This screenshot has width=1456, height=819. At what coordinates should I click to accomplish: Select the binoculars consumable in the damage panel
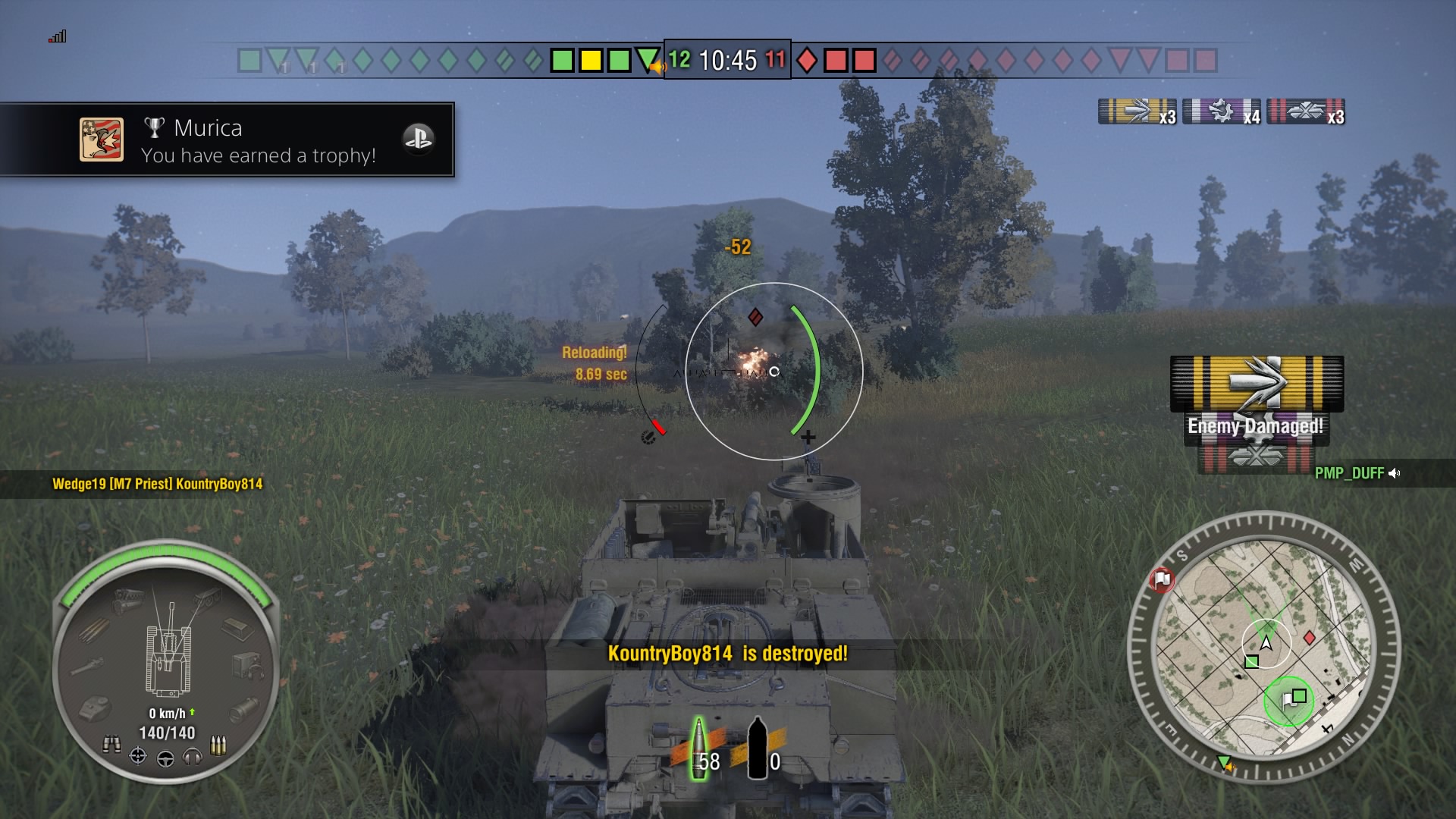tap(112, 744)
